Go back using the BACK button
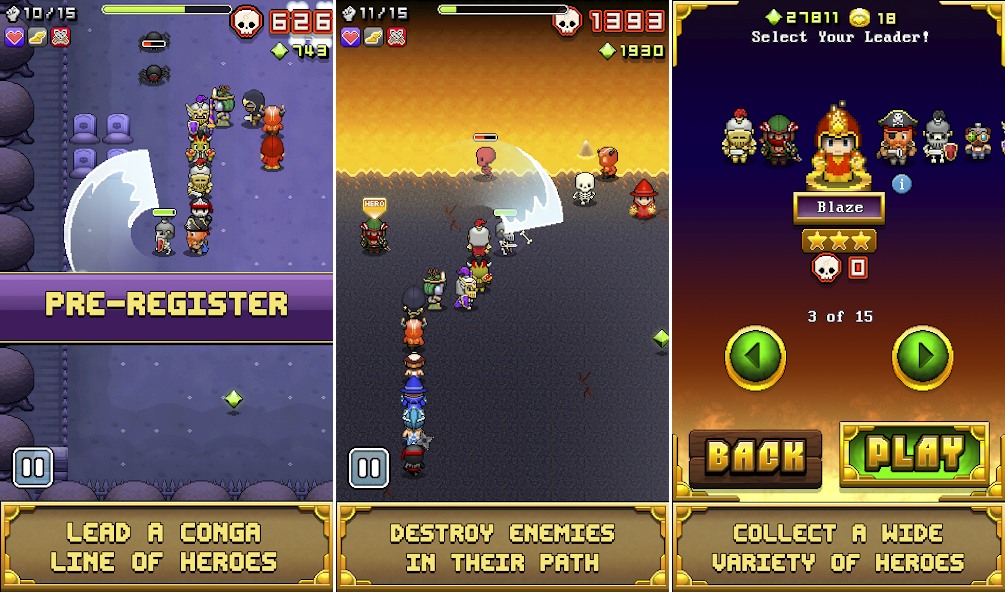 [x=755, y=457]
